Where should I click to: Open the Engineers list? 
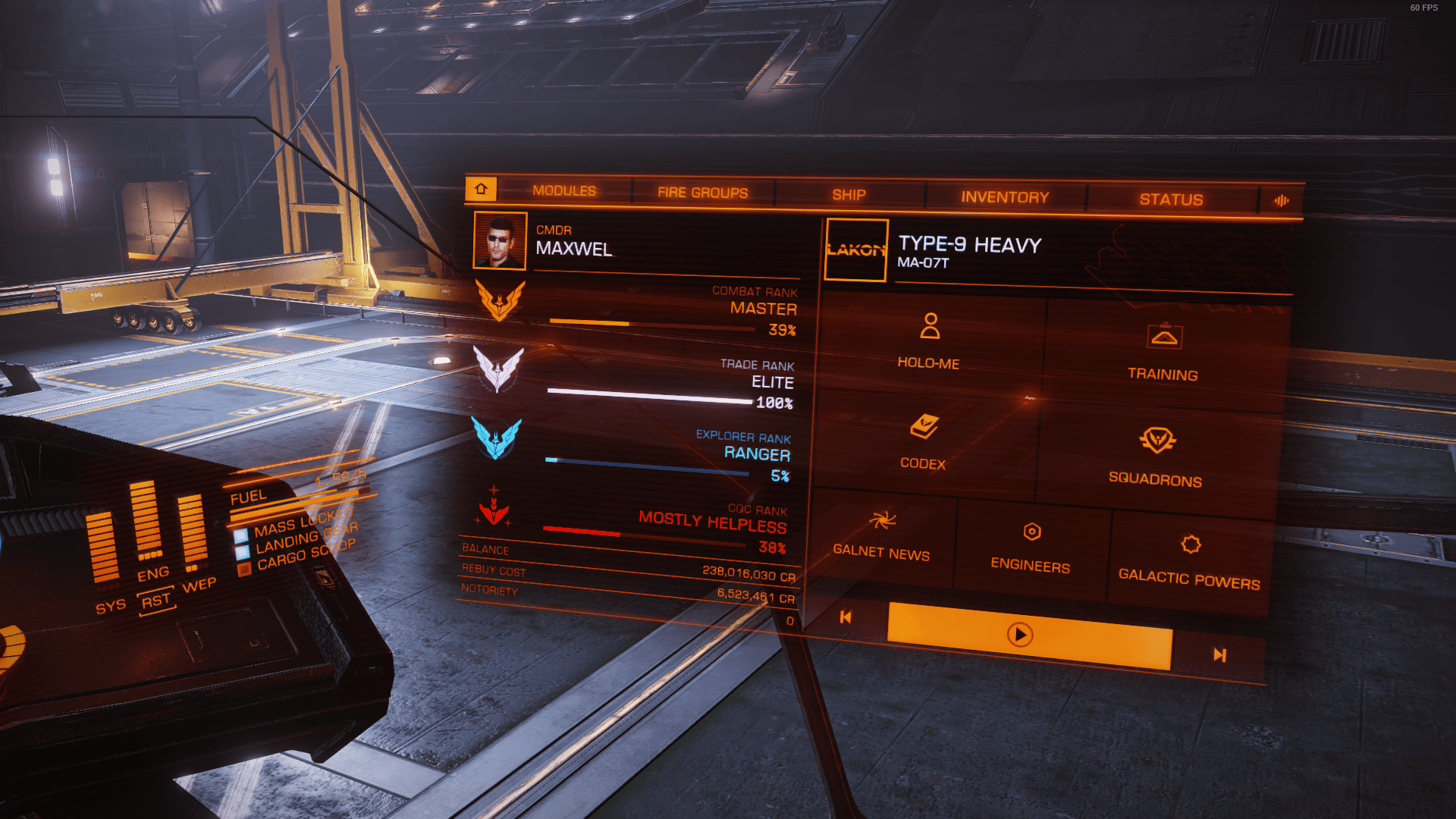1031,547
